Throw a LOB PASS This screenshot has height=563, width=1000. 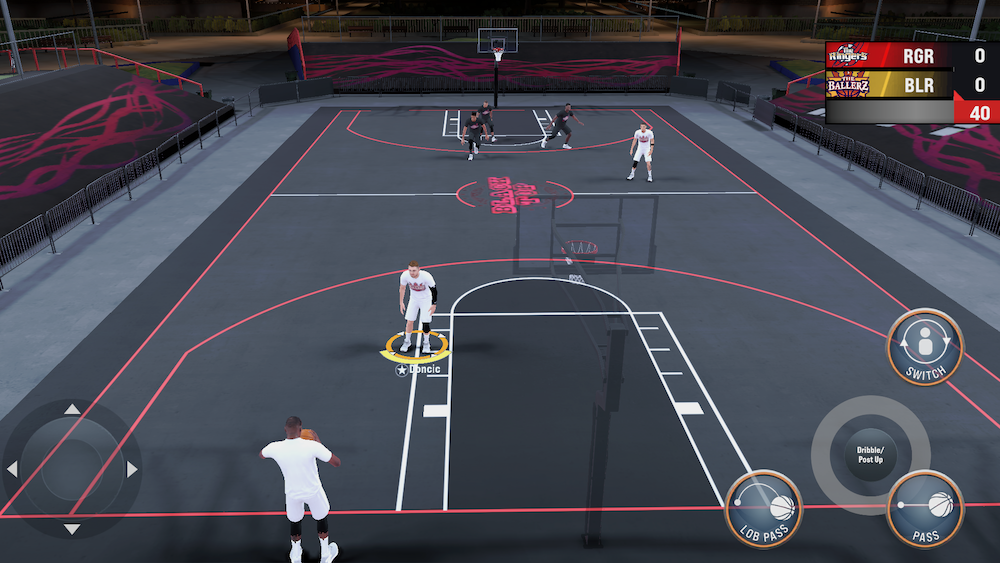click(763, 507)
